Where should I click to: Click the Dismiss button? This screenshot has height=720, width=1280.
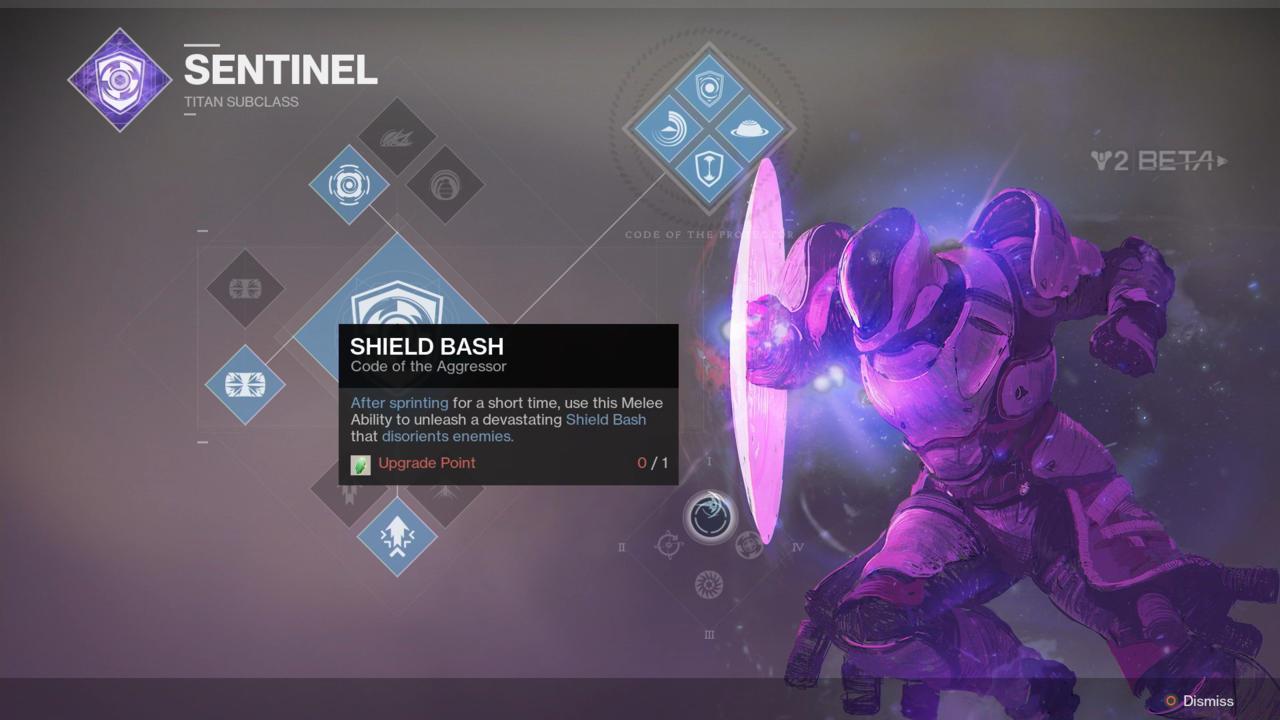[1206, 701]
